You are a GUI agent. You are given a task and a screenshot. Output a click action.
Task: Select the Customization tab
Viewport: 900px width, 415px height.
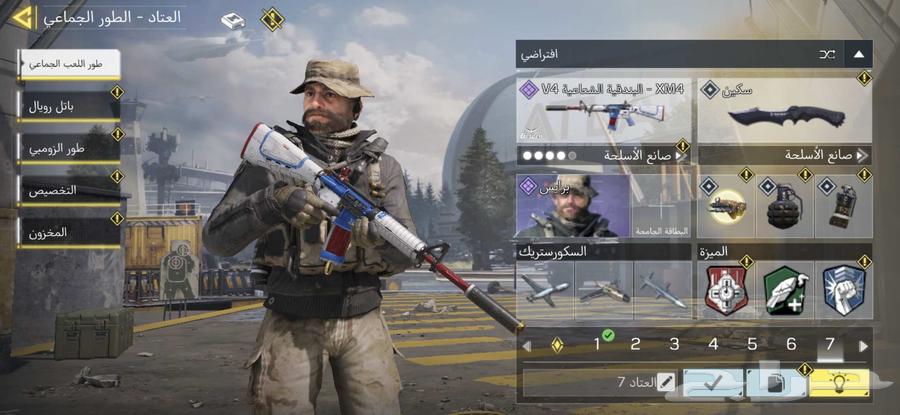coord(68,190)
